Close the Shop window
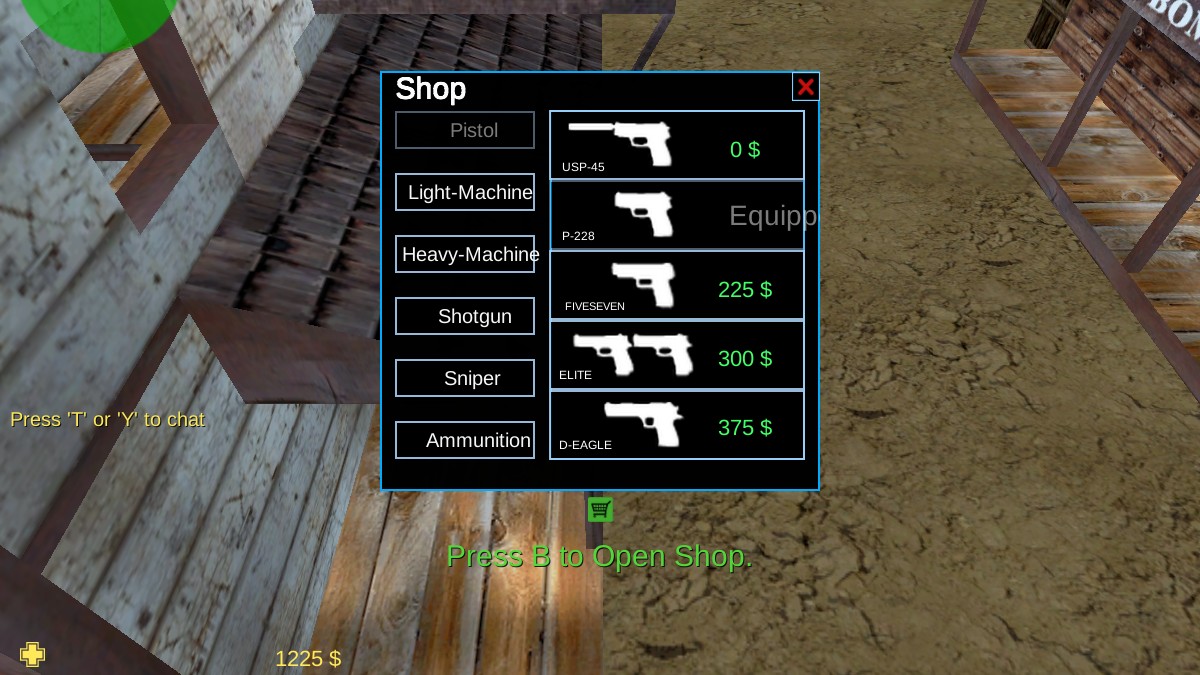This screenshot has width=1200, height=675. 805,87
